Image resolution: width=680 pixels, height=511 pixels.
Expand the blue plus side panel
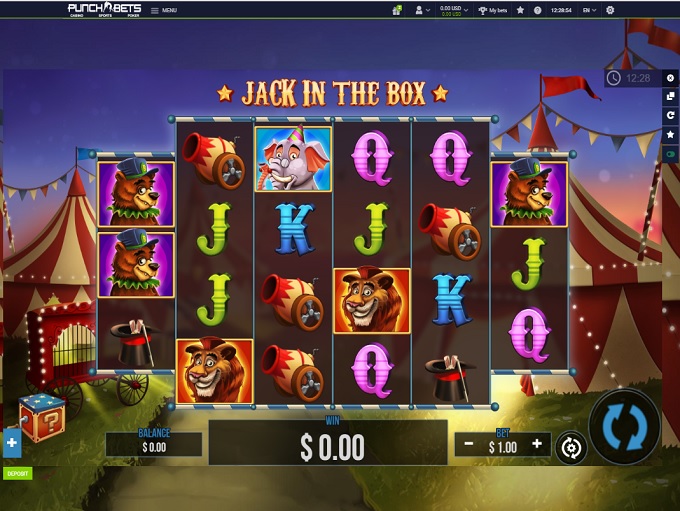[12, 442]
